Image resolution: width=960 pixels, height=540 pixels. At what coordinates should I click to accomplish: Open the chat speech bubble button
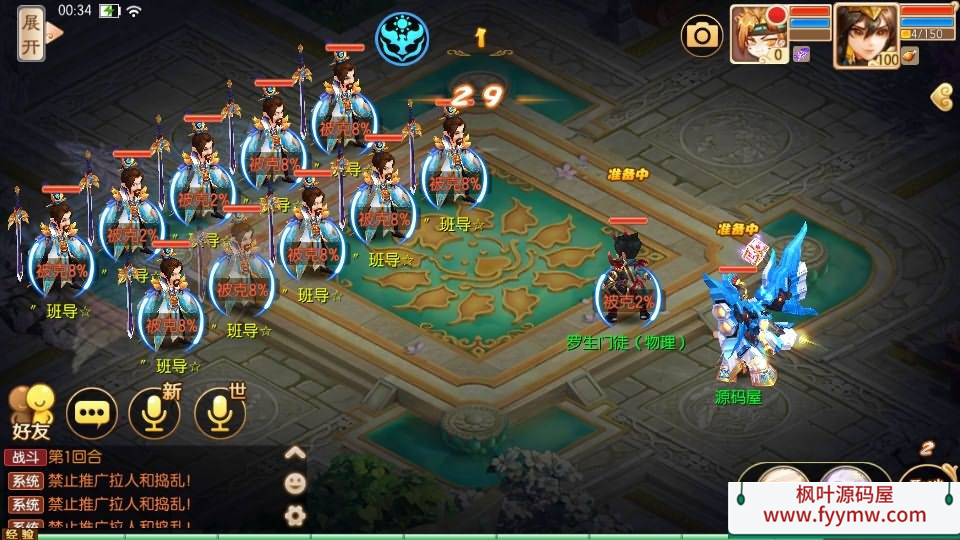click(x=92, y=413)
